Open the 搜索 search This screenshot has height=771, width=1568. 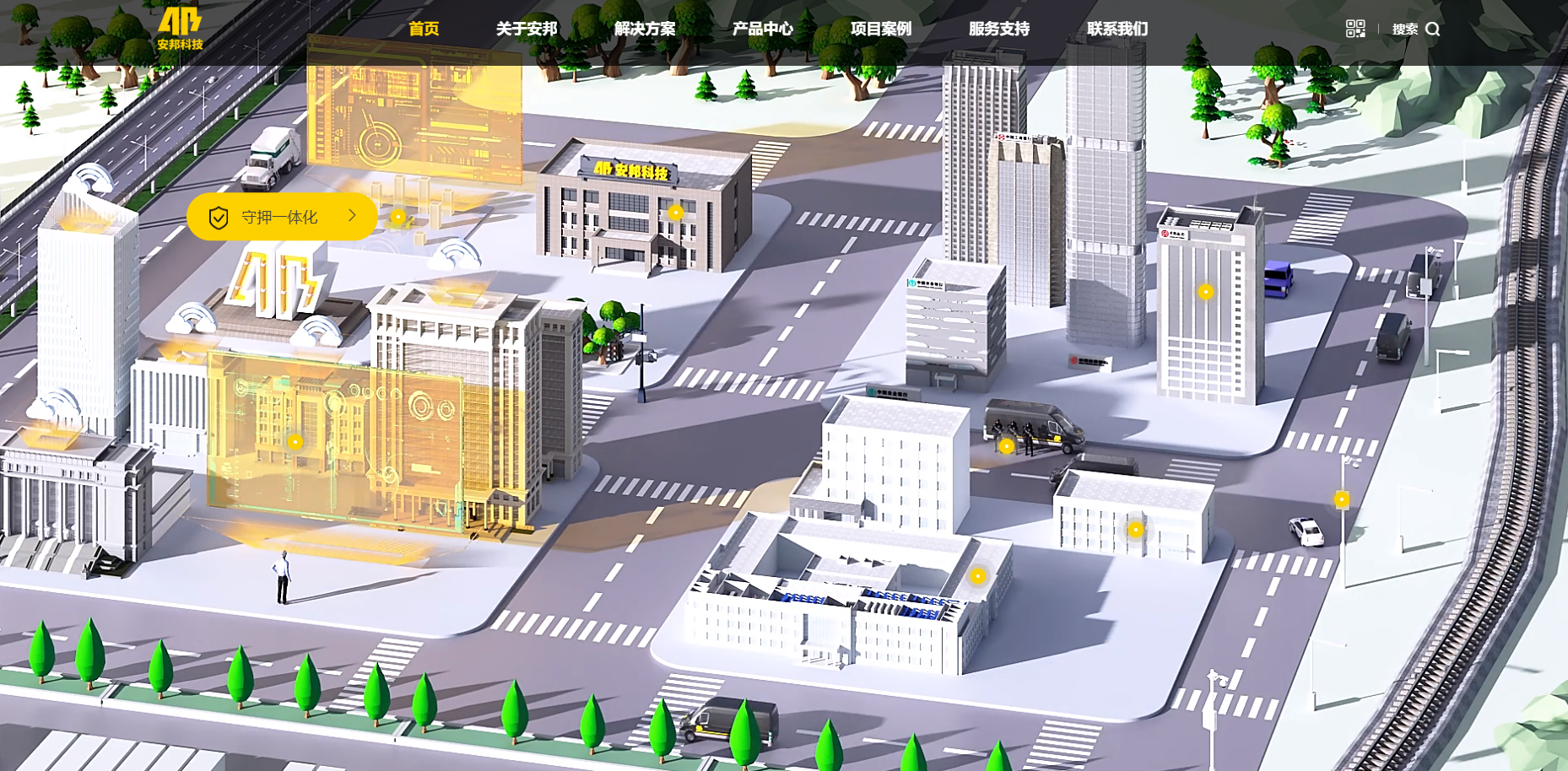[x=1416, y=29]
